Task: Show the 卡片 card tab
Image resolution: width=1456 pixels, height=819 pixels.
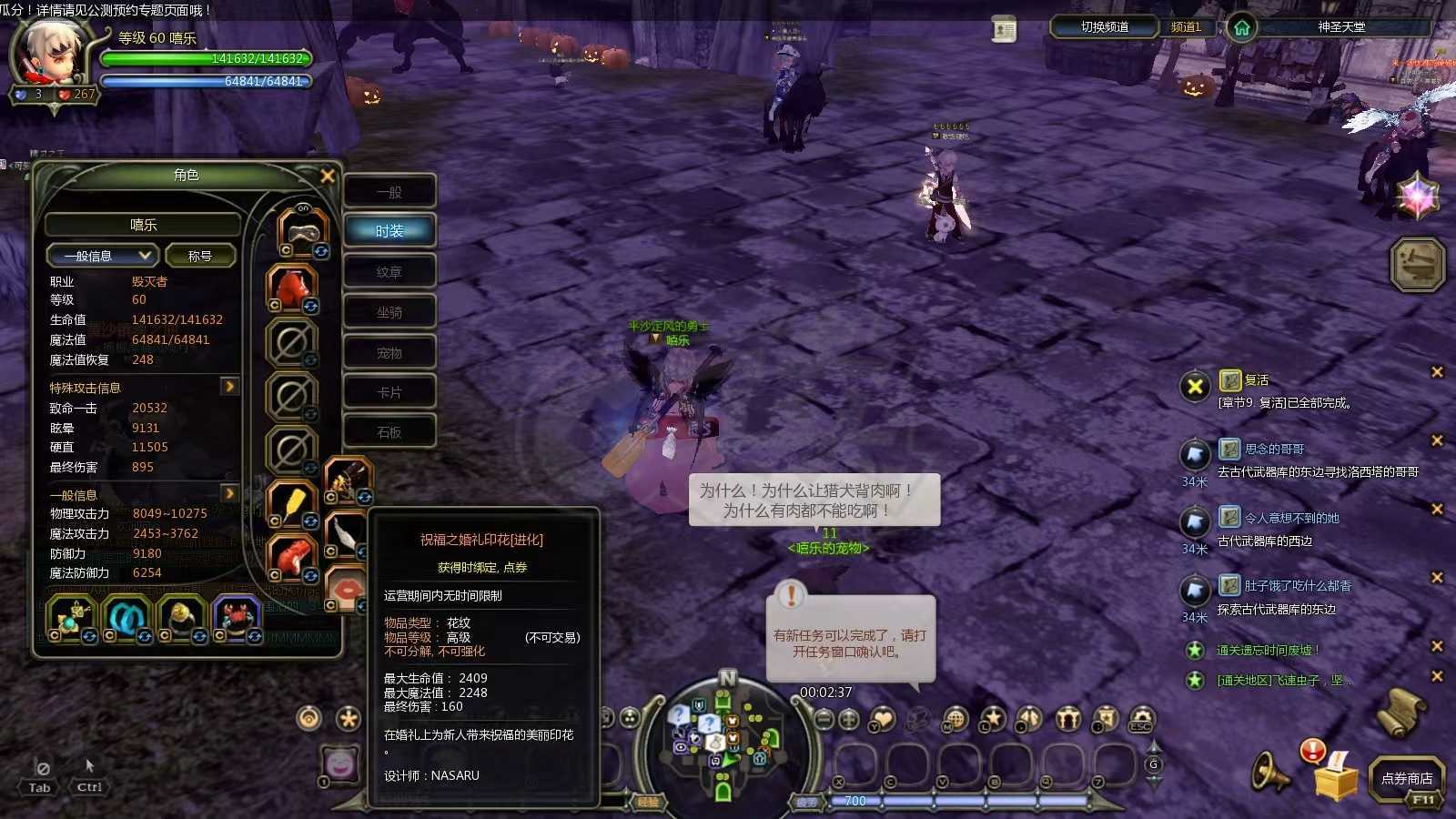Action: [389, 392]
